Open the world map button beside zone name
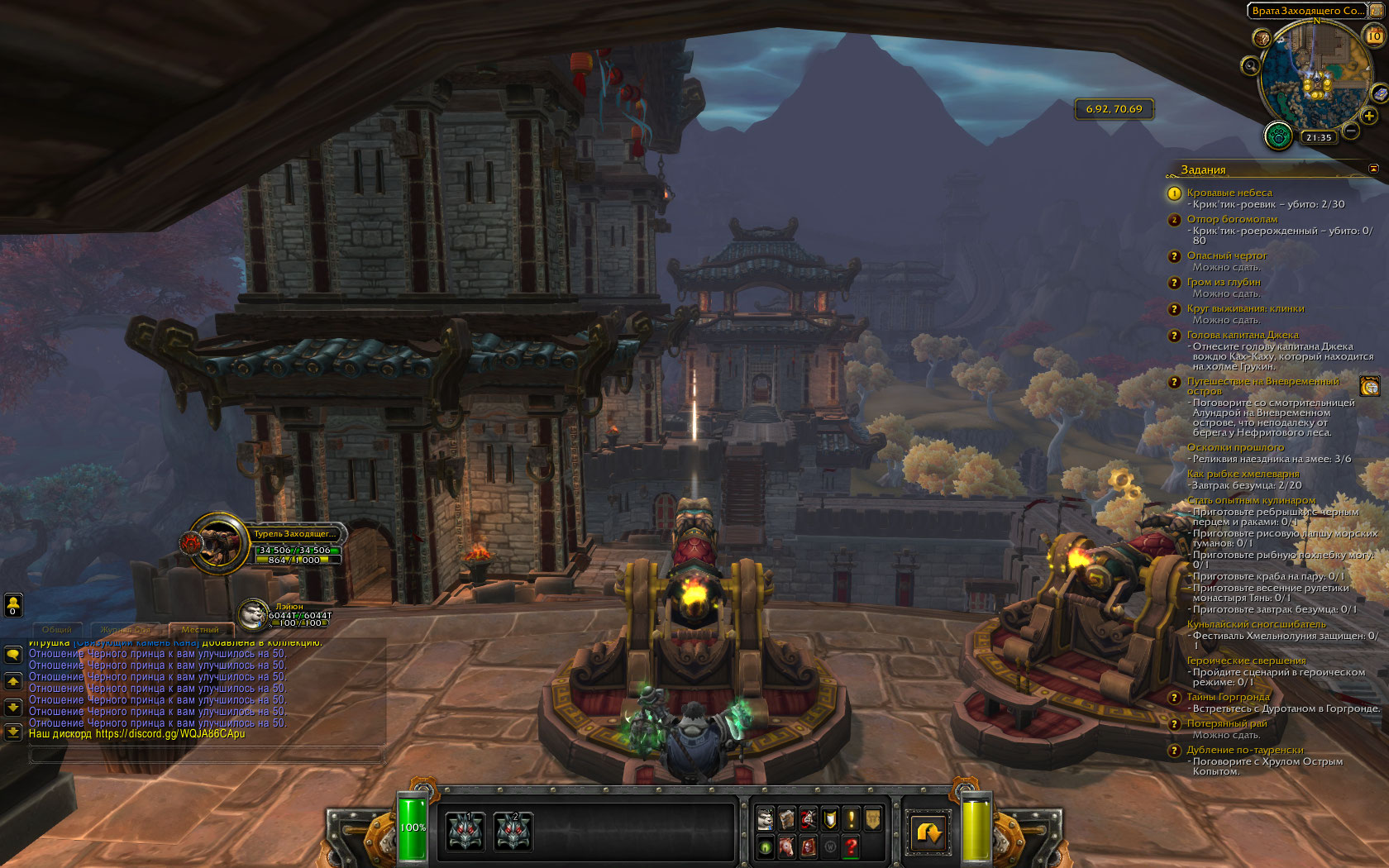 tap(1376, 11)
